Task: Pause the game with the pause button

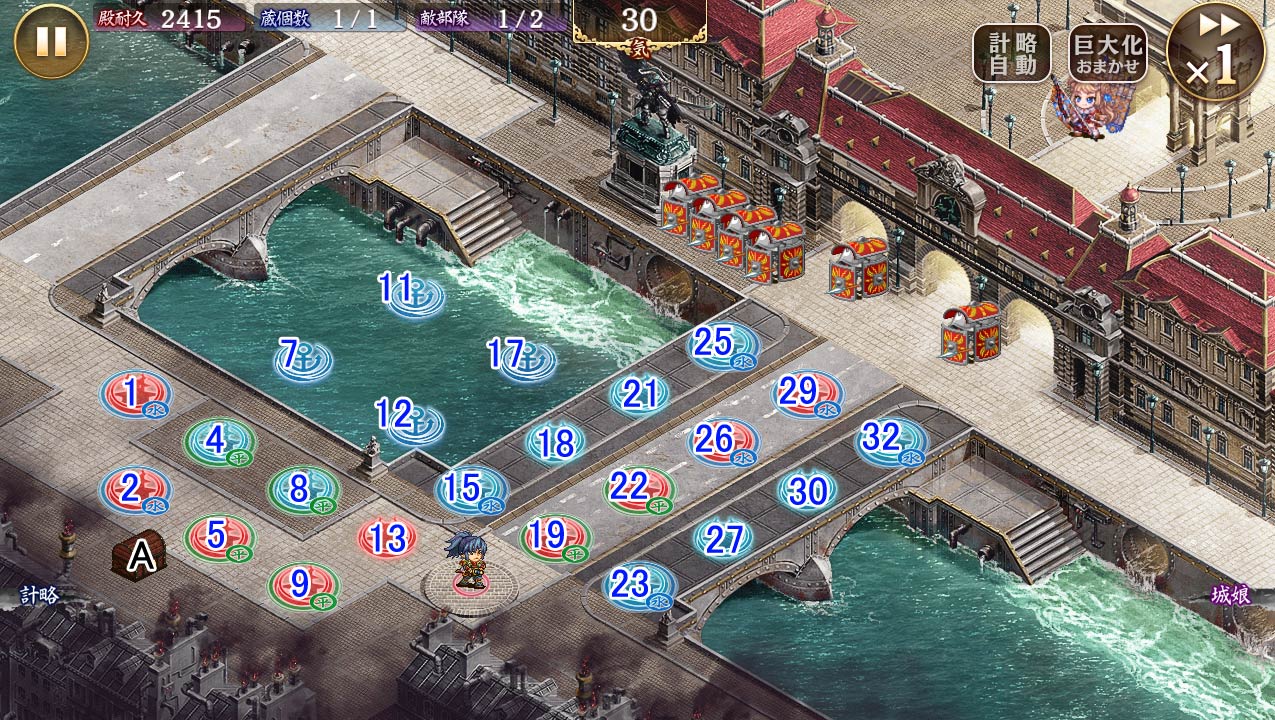Action: tap(51, 41)
